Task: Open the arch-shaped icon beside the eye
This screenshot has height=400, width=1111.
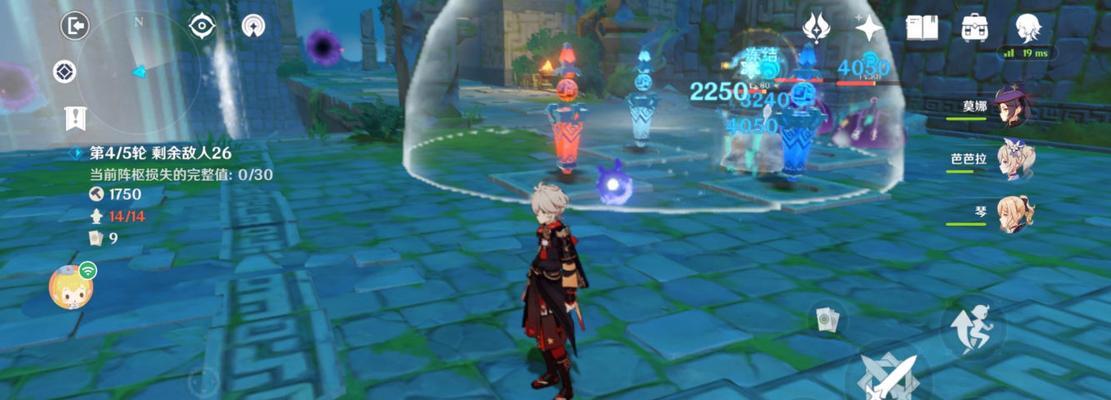Action: (x=253, y=26)
